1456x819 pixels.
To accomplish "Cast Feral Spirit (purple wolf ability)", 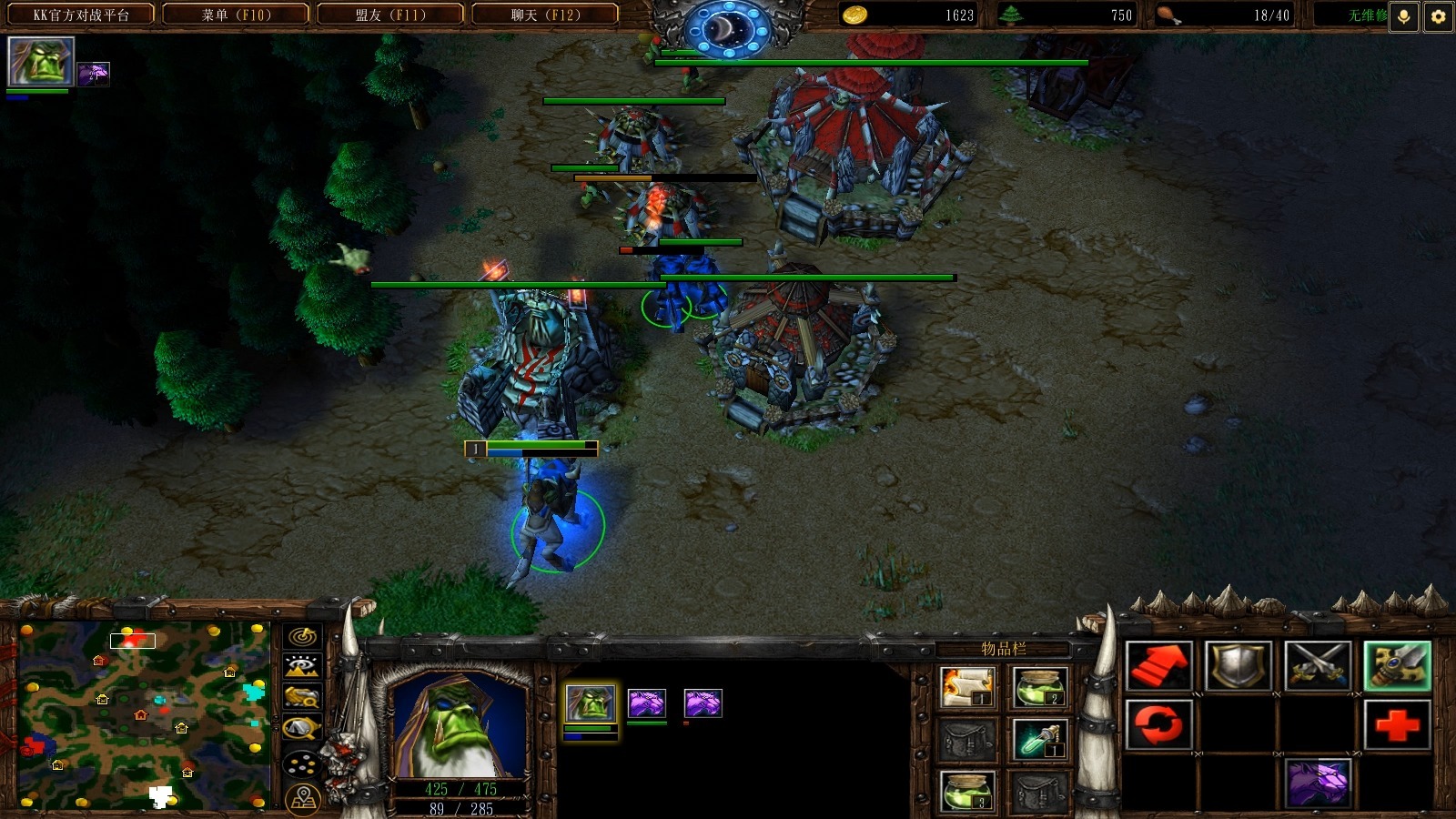I will click(1317, 783).
